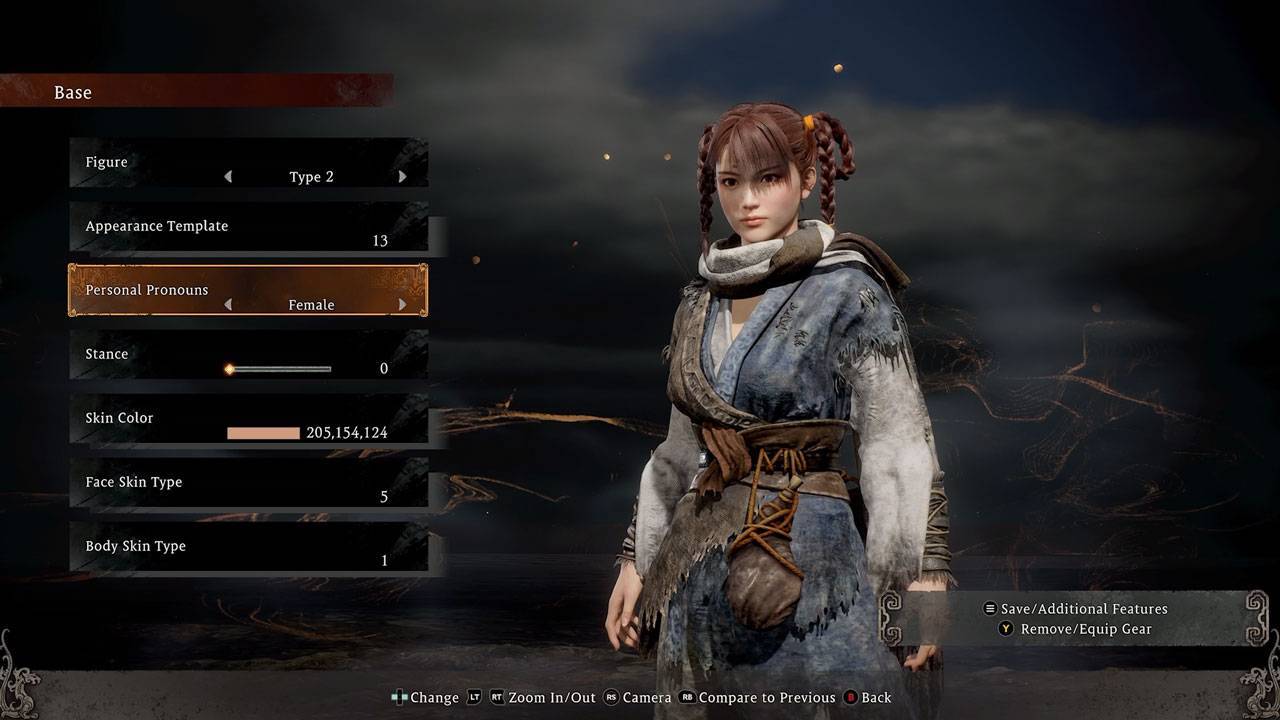Select the Personal Pronouns row
The image size is (1280, 720).
[x=248, y=290]
